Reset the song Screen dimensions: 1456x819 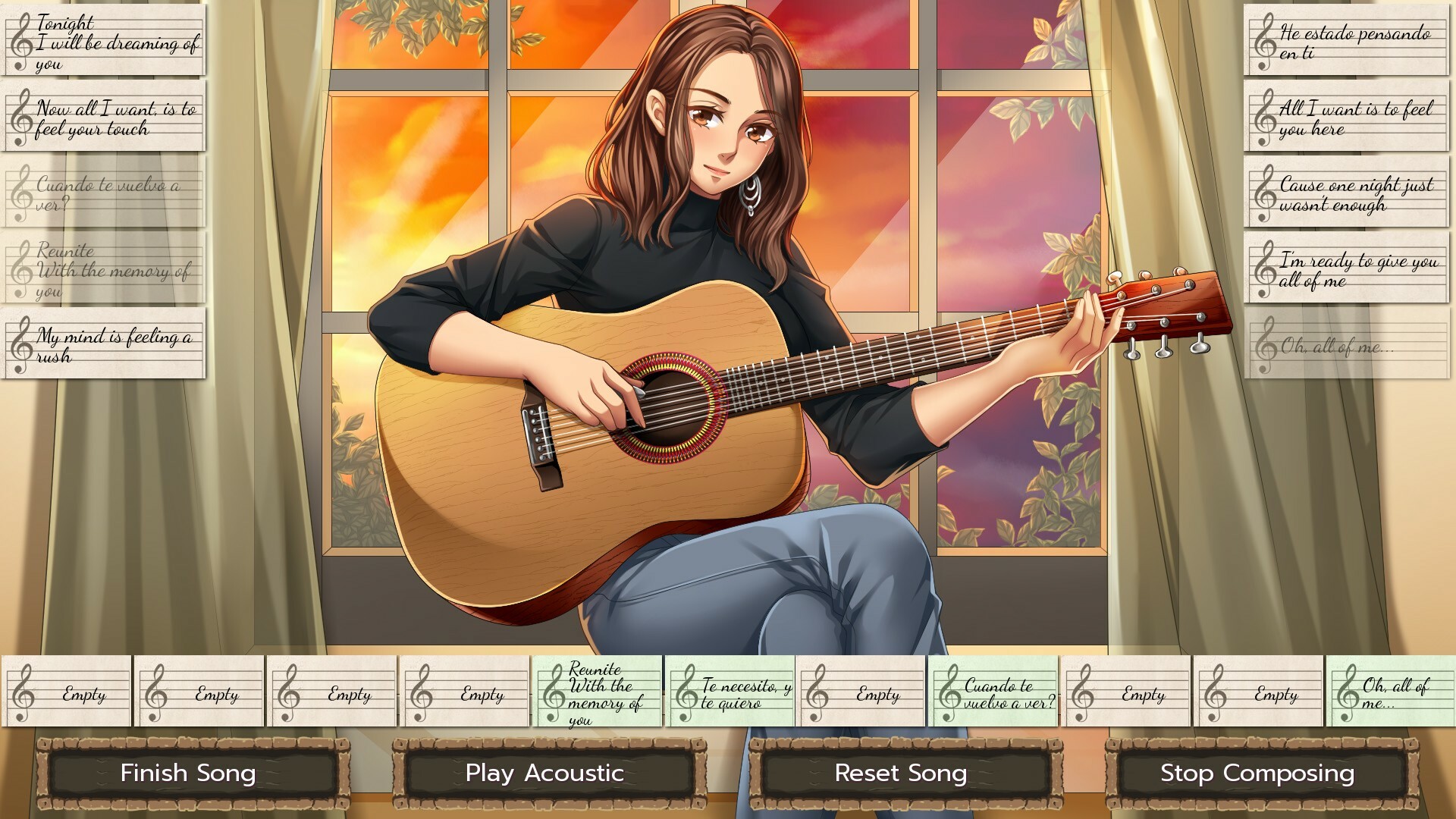901,773
